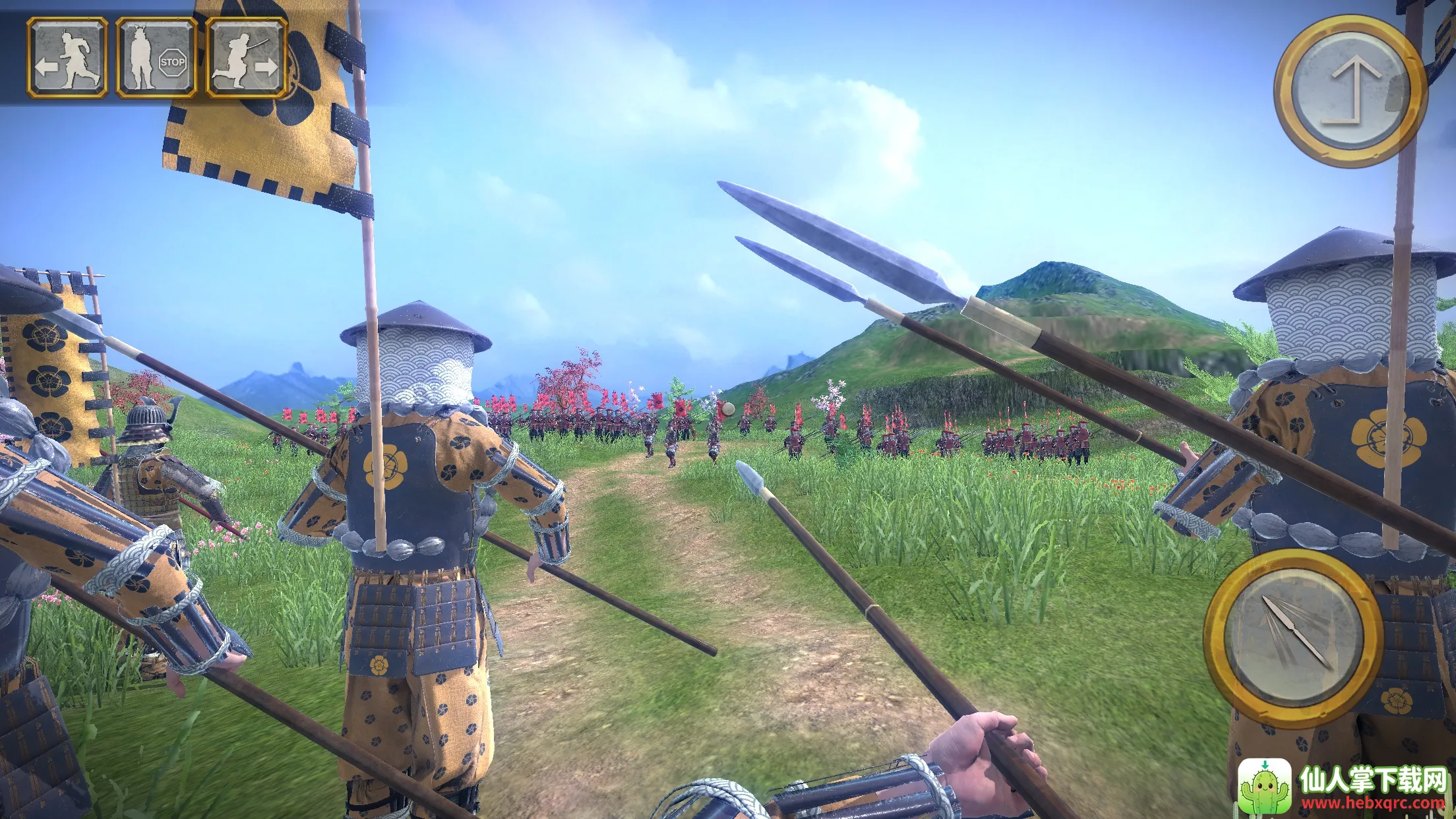Screen dimensions: 1456x819
Task: Order troops to retreat with the left-arrow icon
Action: (67, 58)
